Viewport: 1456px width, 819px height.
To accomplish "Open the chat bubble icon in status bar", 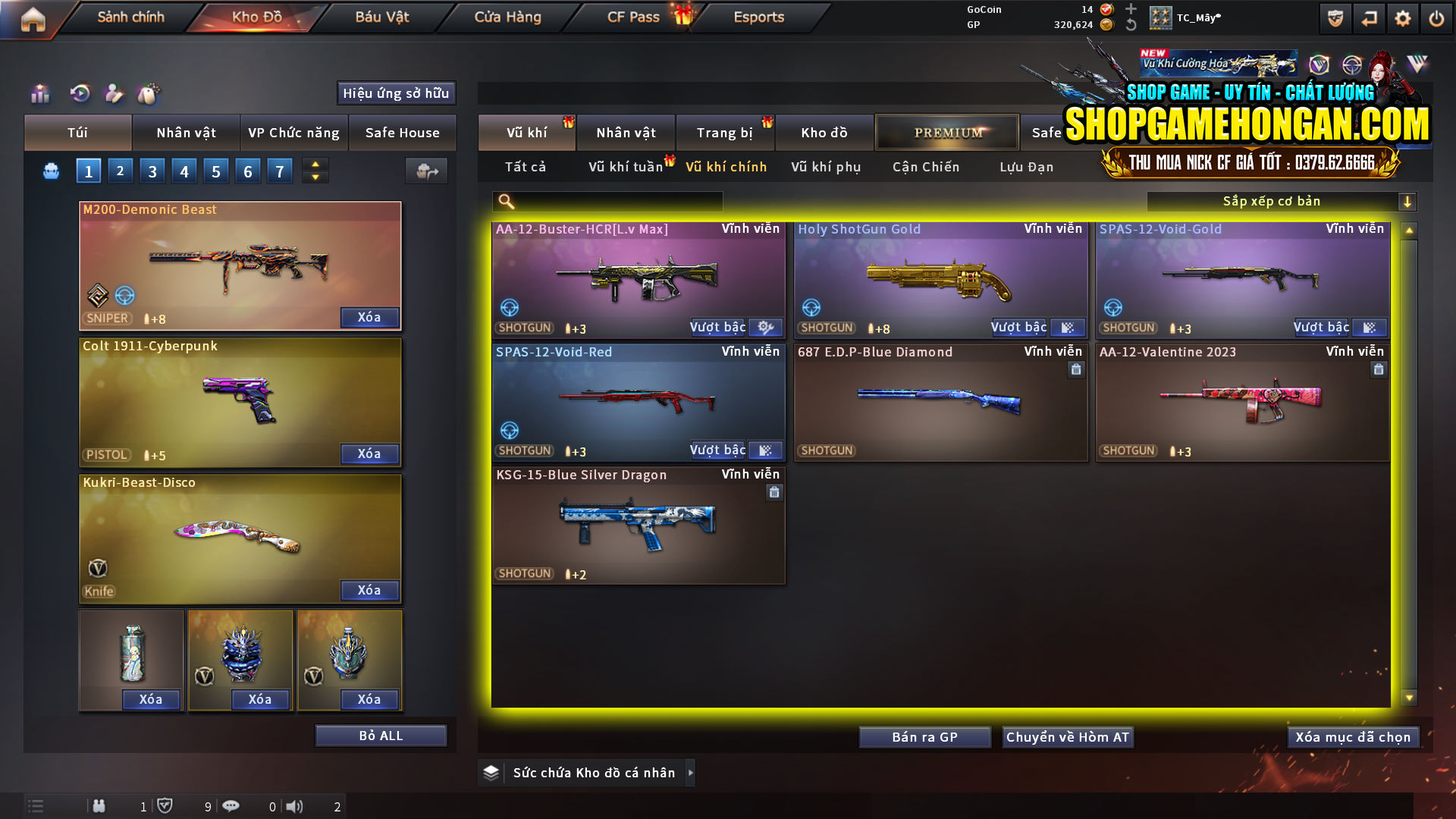I will (x=231, y=806).
